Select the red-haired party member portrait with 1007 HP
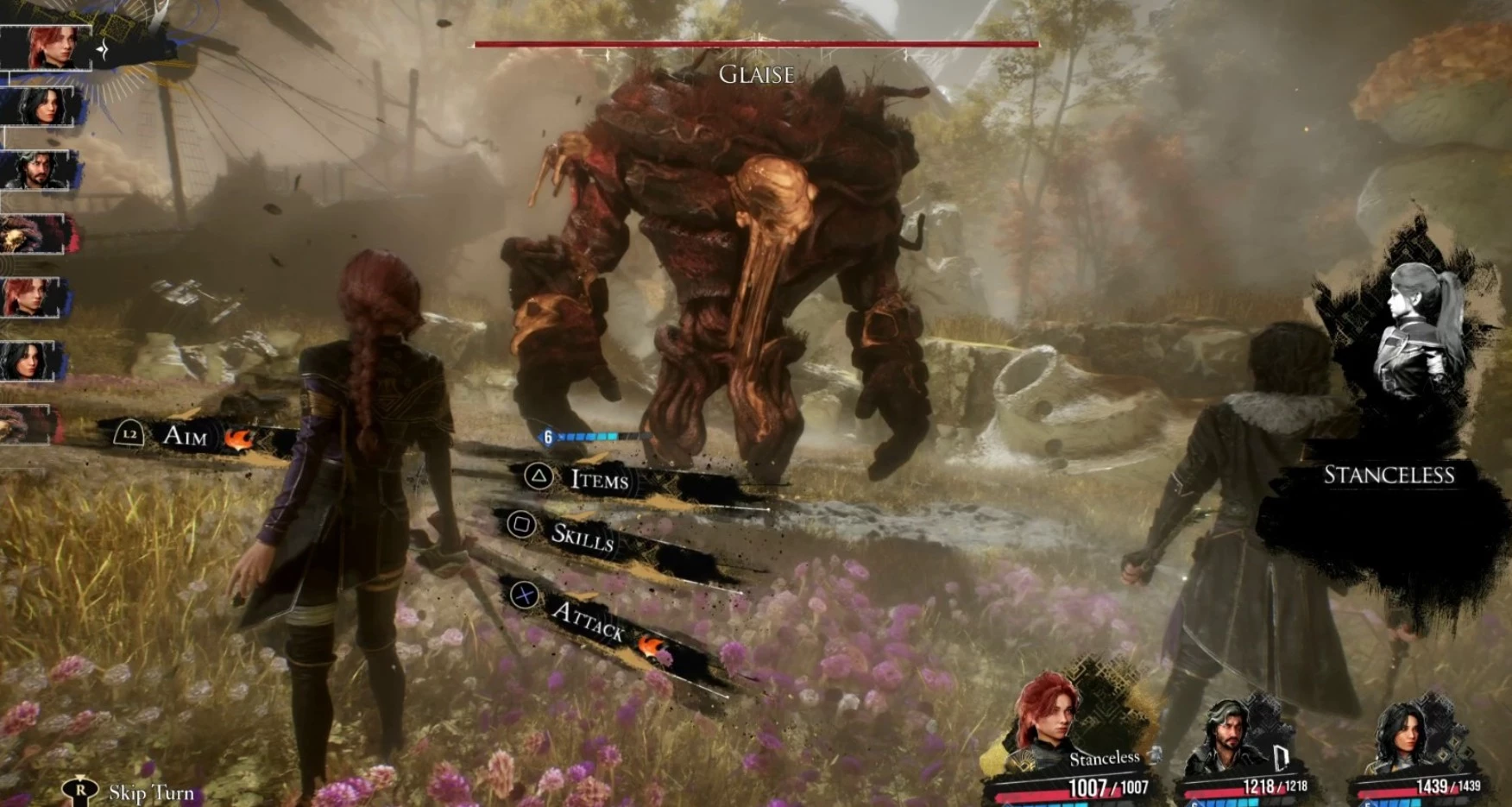The image size is (1512, 807). 1049,714
